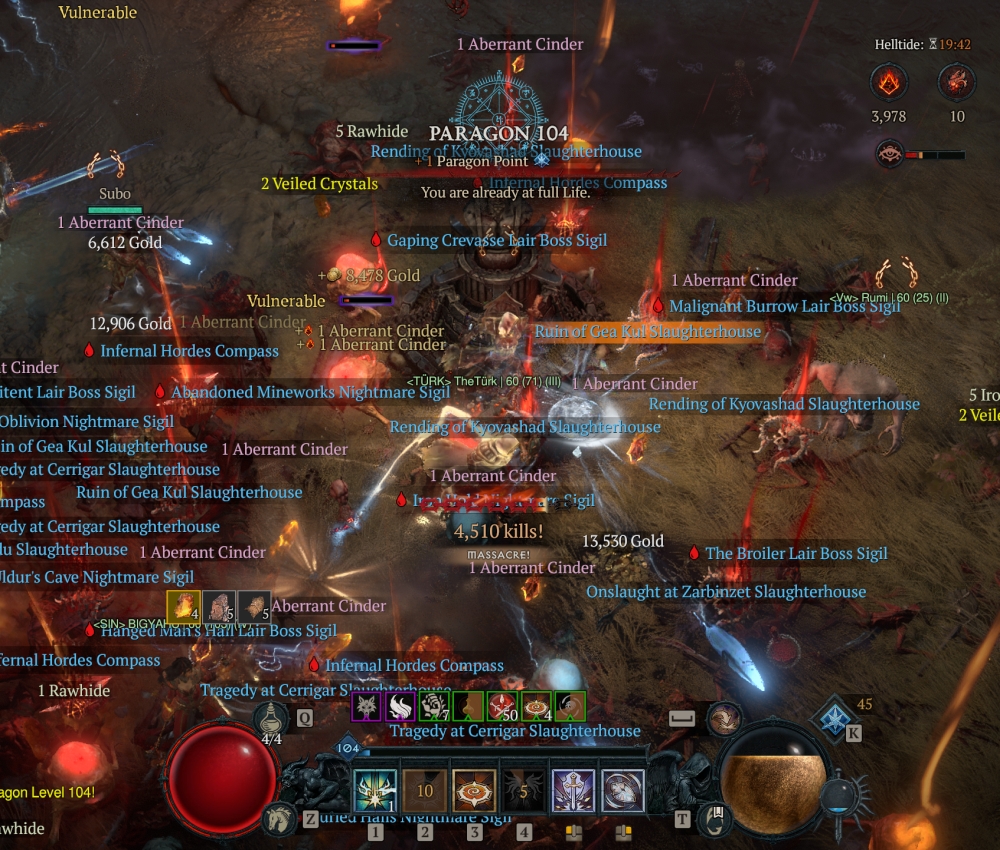Open the emote wheel swirl icon
The height and width of the screenshot is (850, 1000).
(722, 717)
